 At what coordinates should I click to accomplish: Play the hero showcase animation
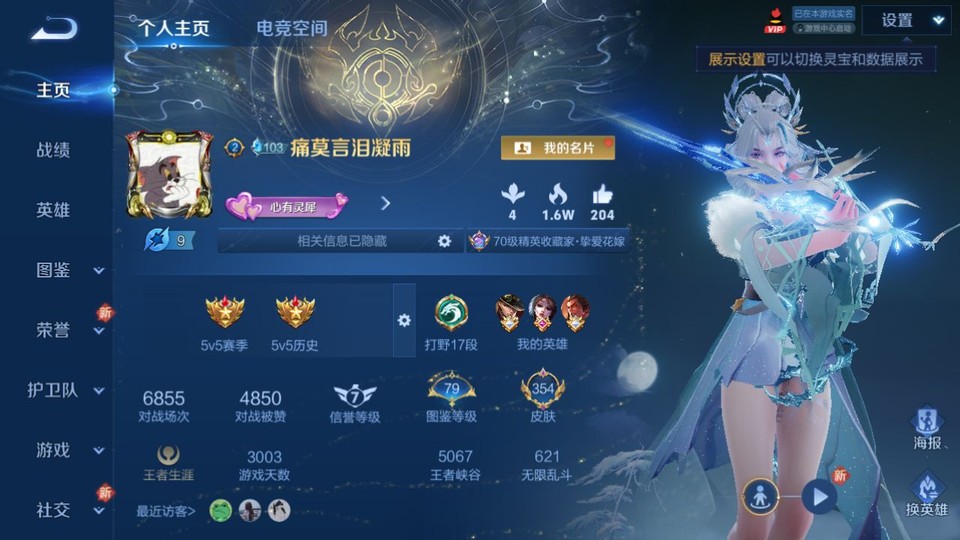pyautogui.click(x=820, y=496)
